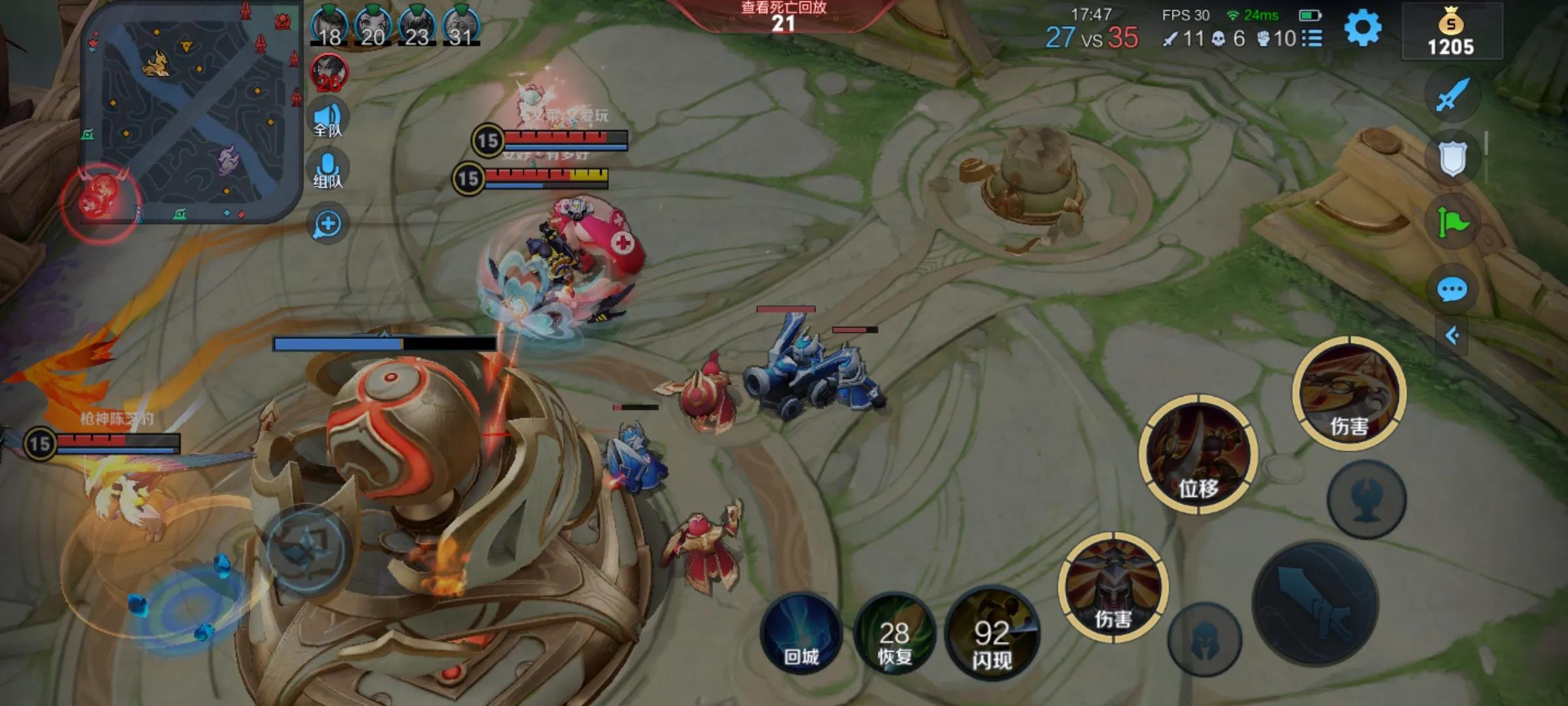Viewport: 1568px width, 706px height.
Task: Send the green flag gather signal
Action: pos(1452,222)
